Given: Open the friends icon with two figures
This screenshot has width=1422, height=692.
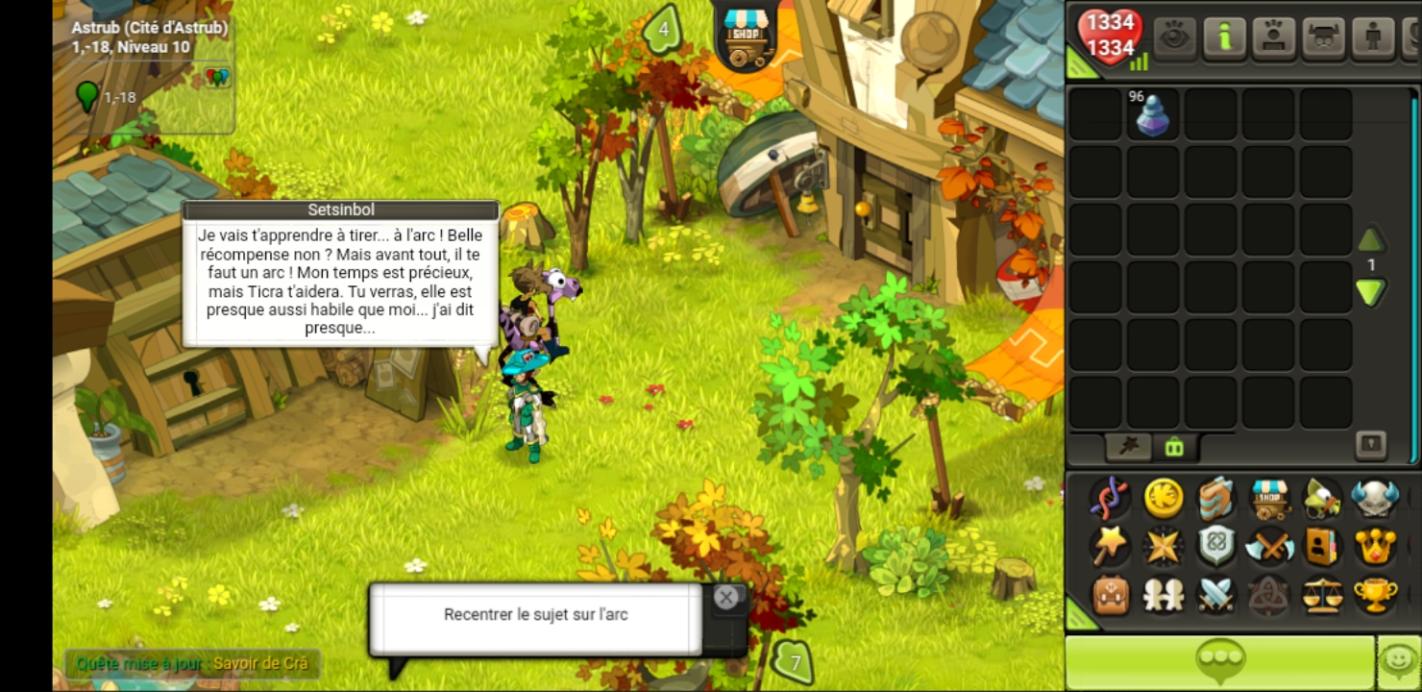Looking at the screenshot, I should pos(1163,595).
